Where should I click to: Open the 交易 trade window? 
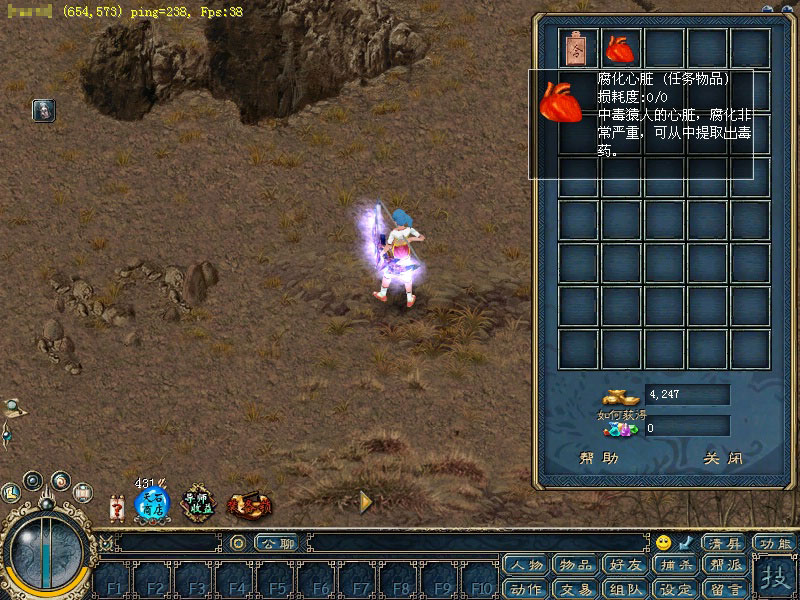coord(576,588)
